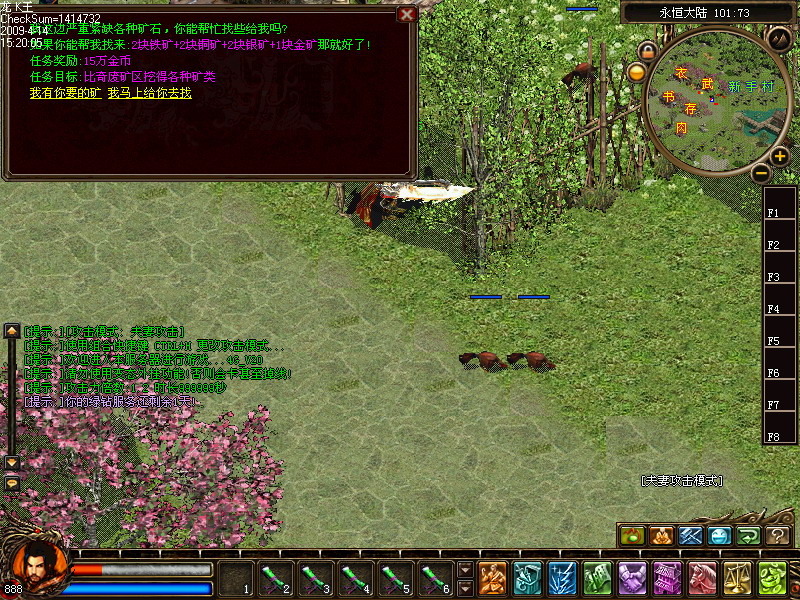Open the character panel orange figure icon
Viewport: 800px width, 600px height.
click(491, 578)
